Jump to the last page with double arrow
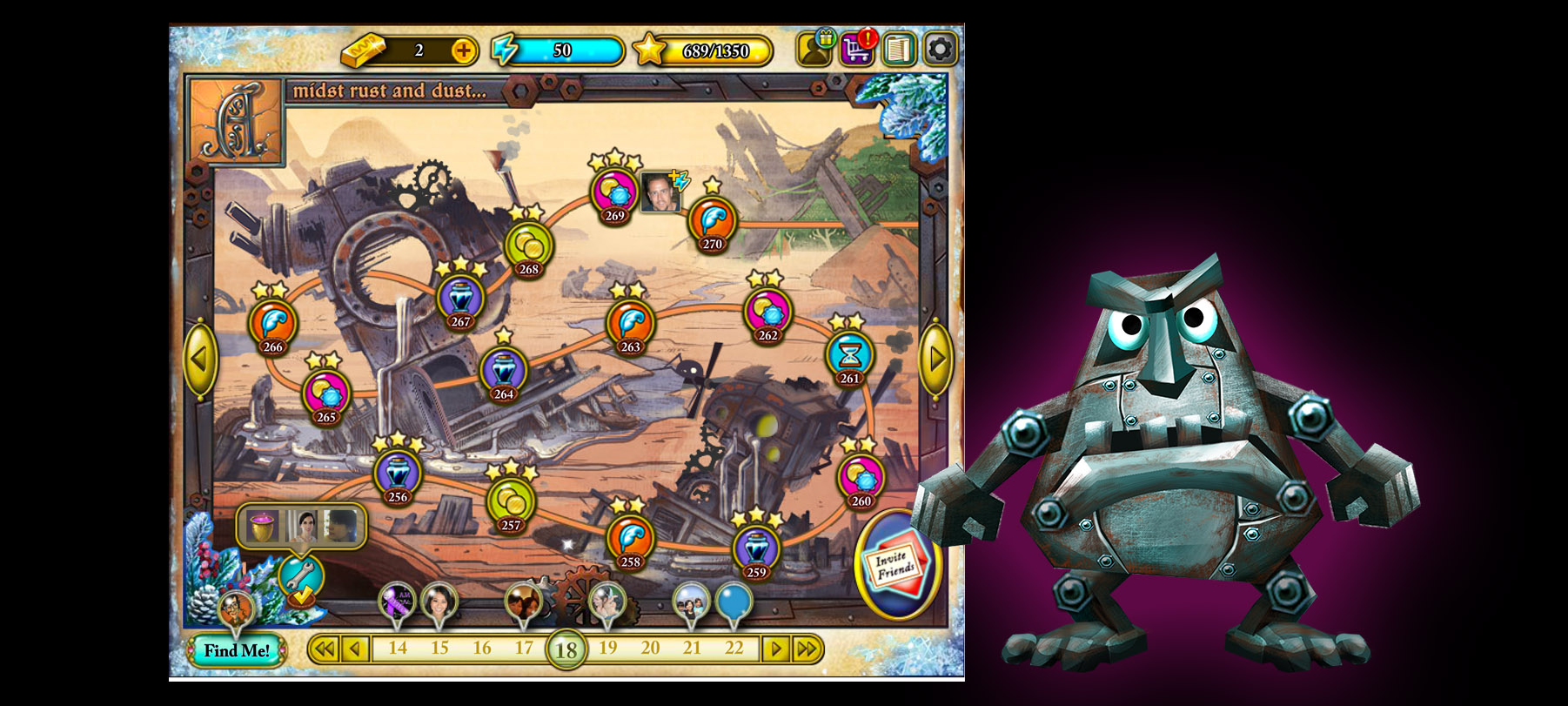Image resolution: width=1568 pixels, height=706 pixels. tap(807, 649)
